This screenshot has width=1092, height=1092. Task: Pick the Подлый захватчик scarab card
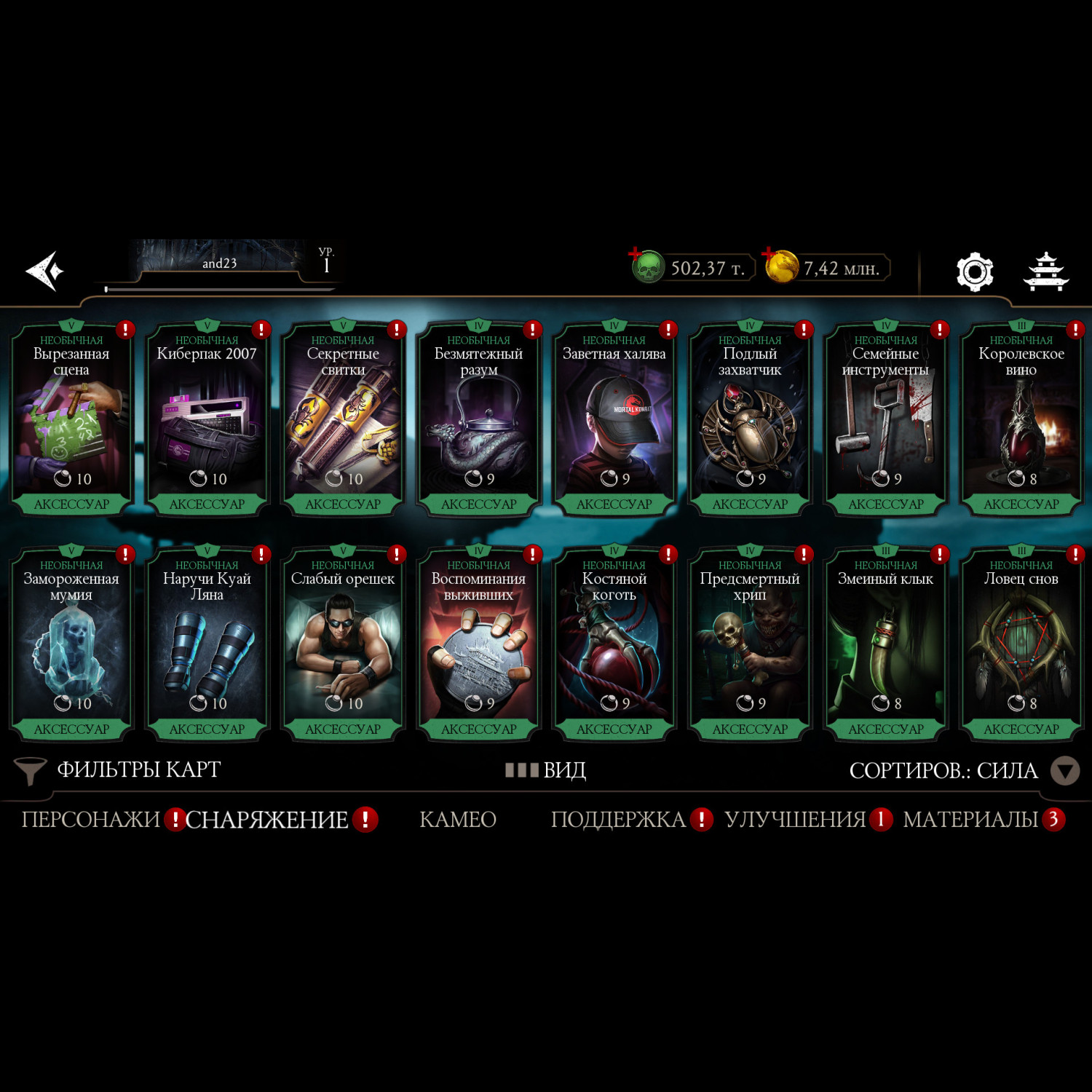[750, 419]
